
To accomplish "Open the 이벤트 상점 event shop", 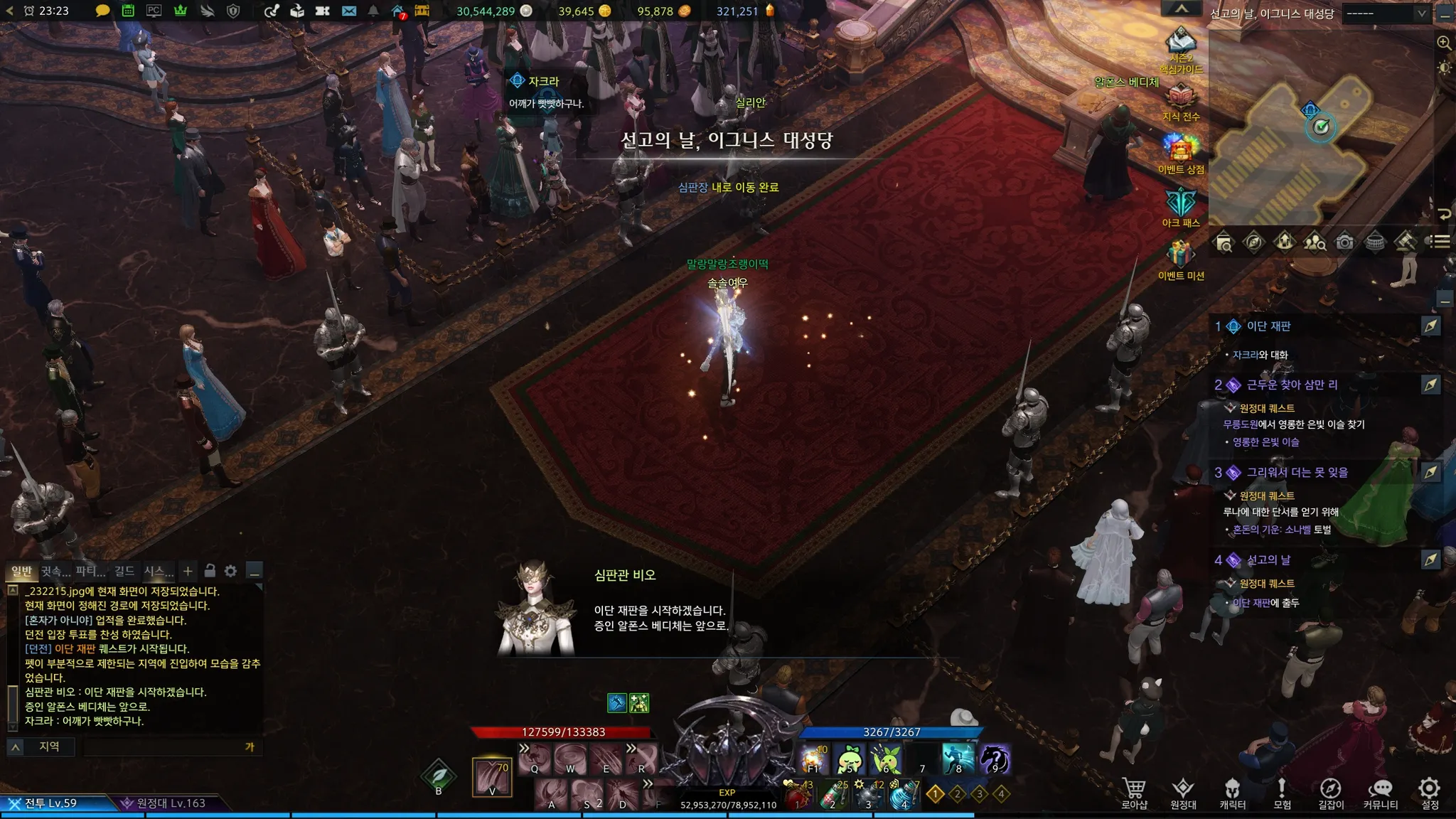I will click(1181, 151).
